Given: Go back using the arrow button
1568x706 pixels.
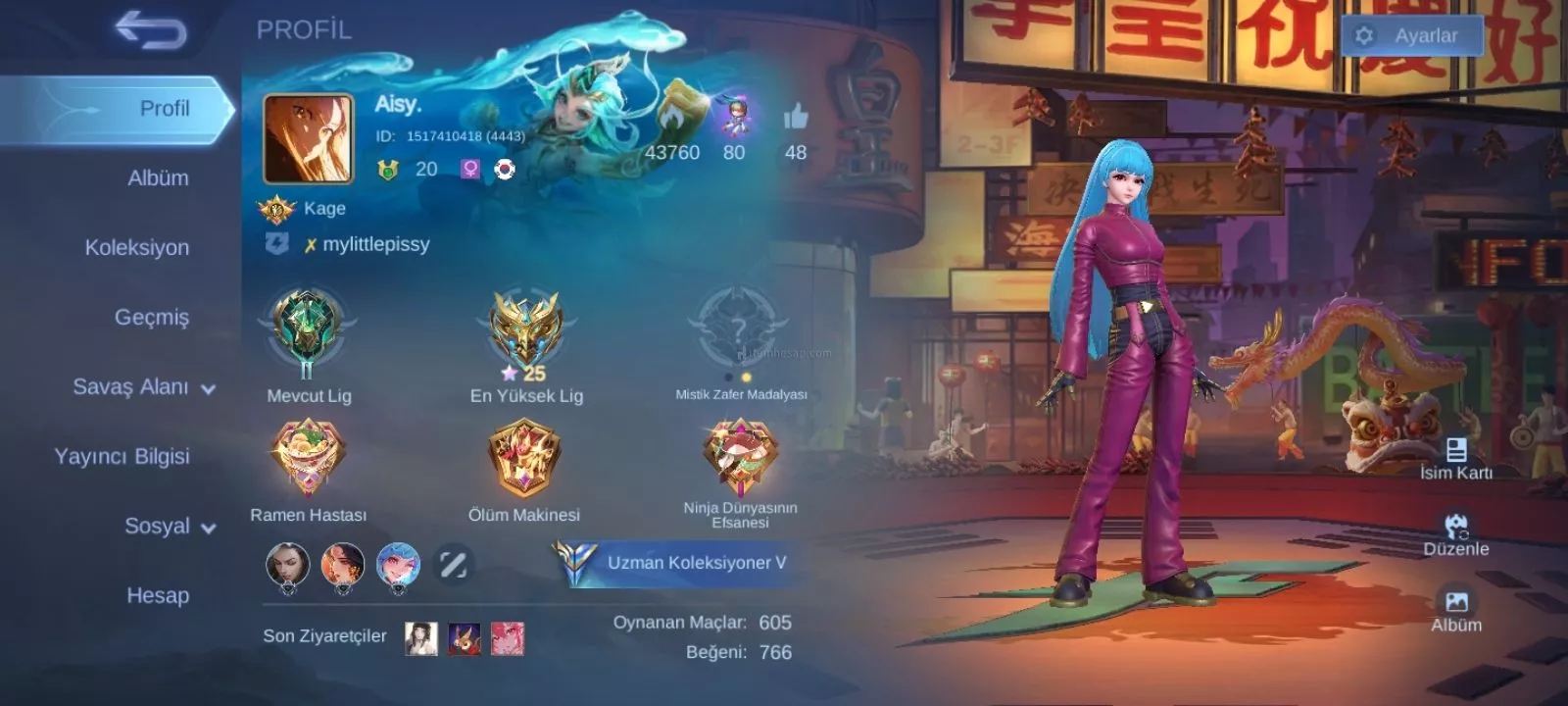Looking at the screenshot, I should pos(150,30).
